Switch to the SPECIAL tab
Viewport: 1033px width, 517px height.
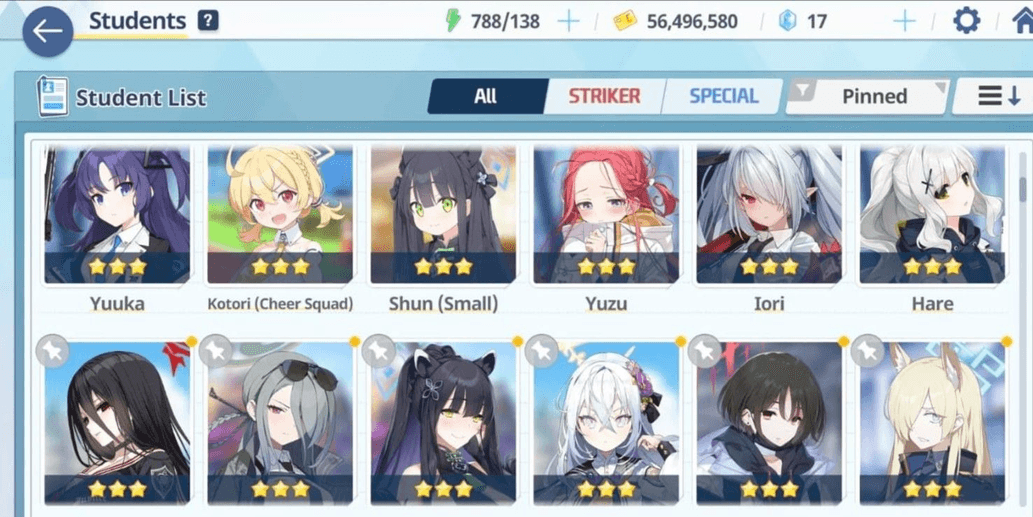click(723, 97)
